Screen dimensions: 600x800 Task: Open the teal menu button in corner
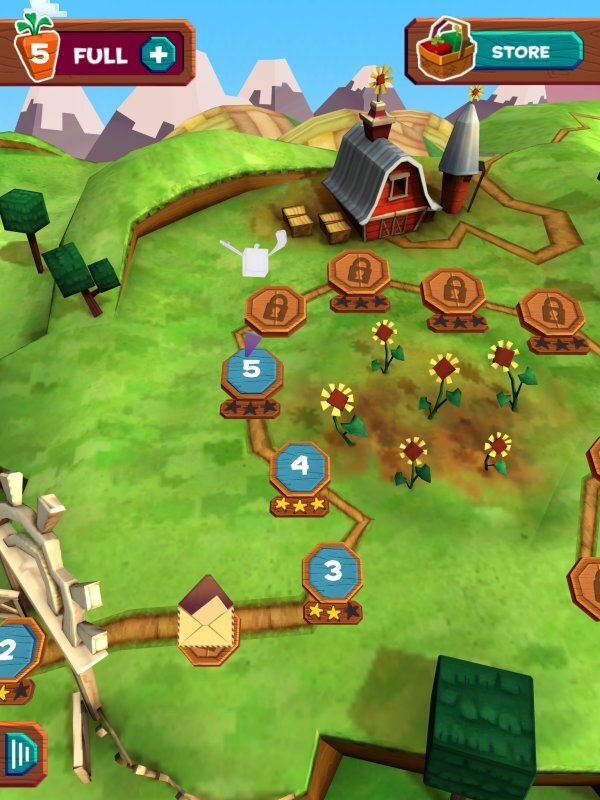coord(22,754)
